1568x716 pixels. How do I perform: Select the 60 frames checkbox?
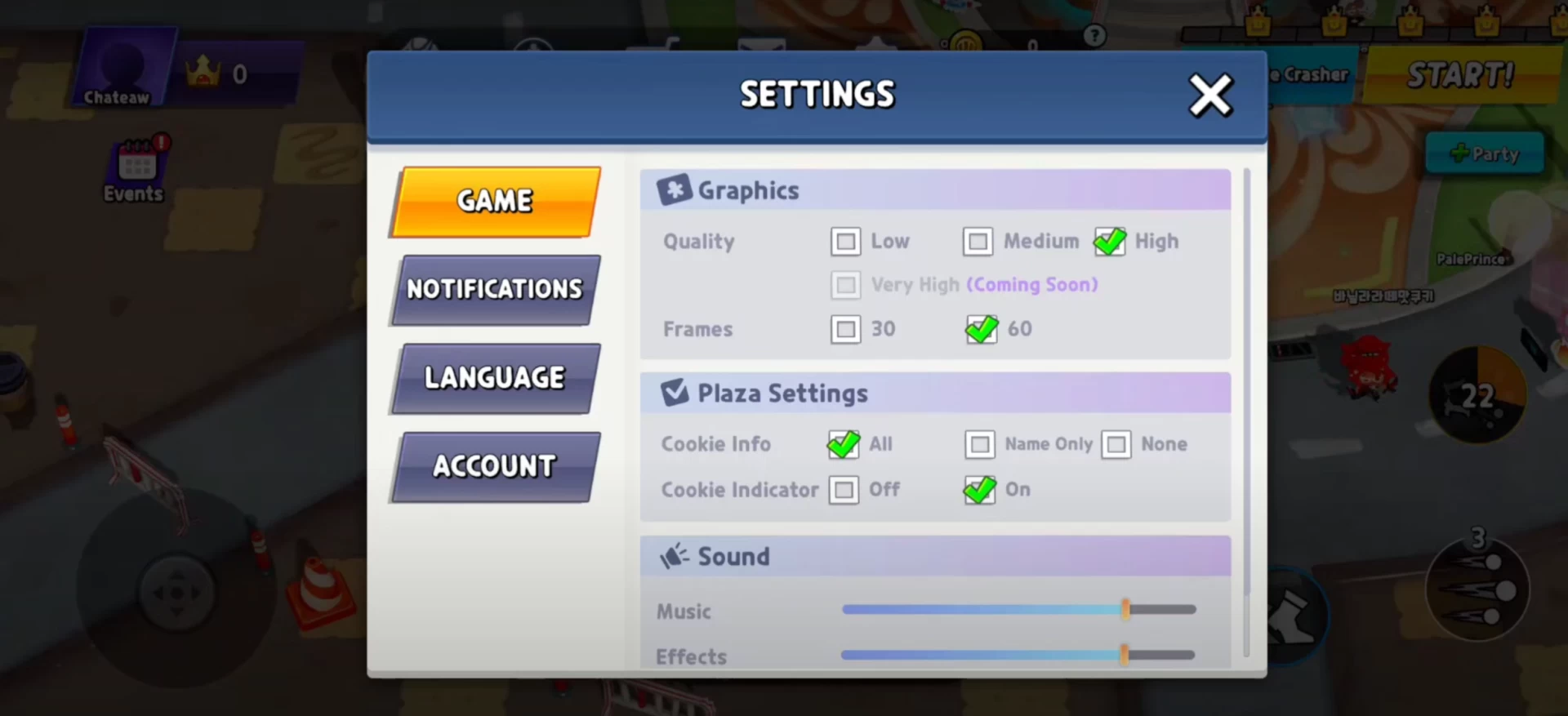[x=981, y=329]
